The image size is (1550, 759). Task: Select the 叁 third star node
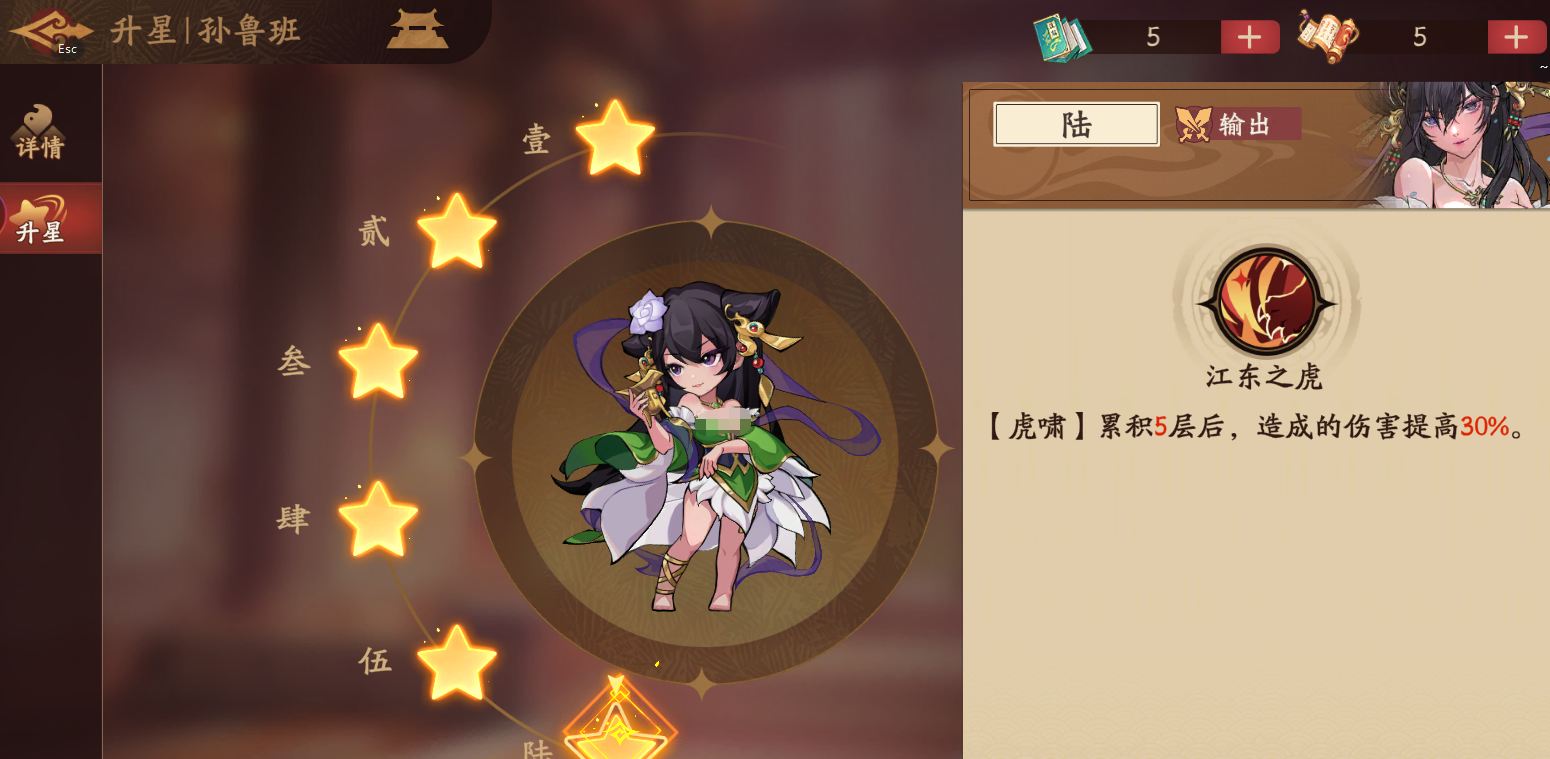click(x=378, y=361)
